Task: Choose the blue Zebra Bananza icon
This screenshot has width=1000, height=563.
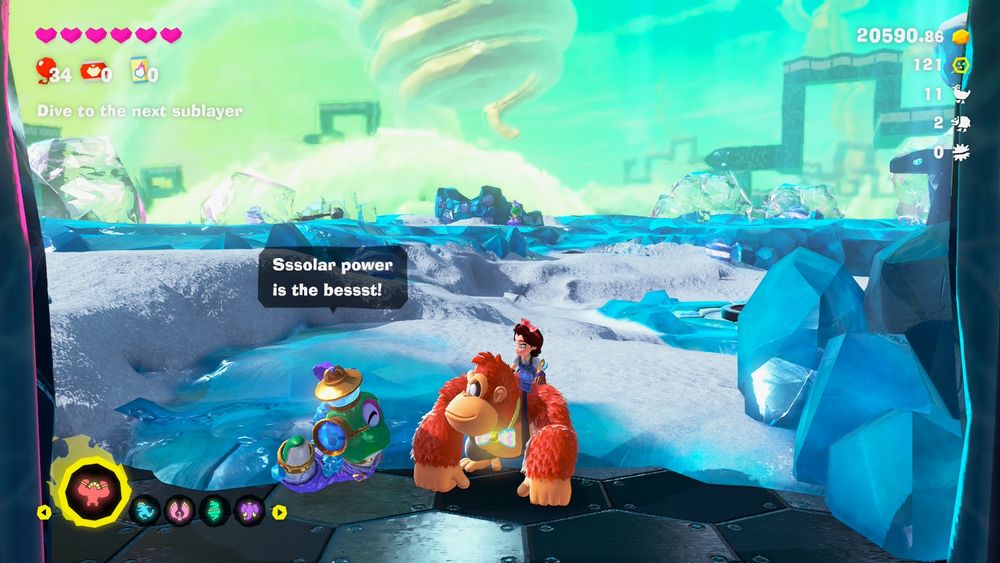Action: tap(146, 511)
